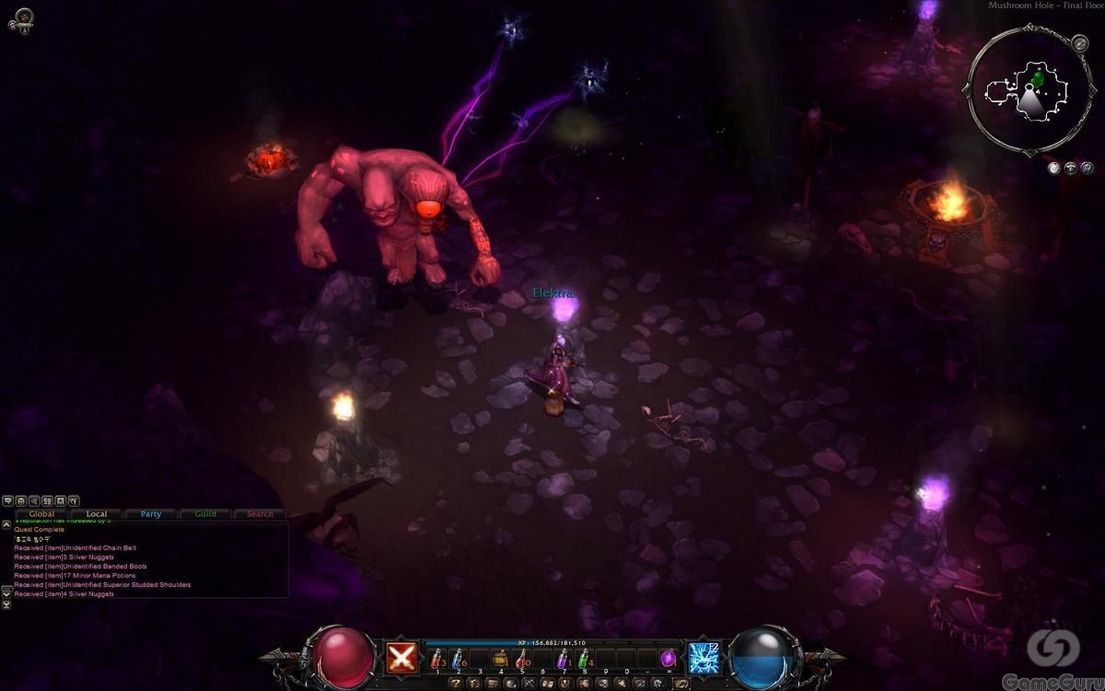Switch to the Search chat tab
The image size is (1105, 691).
[260, 514]
